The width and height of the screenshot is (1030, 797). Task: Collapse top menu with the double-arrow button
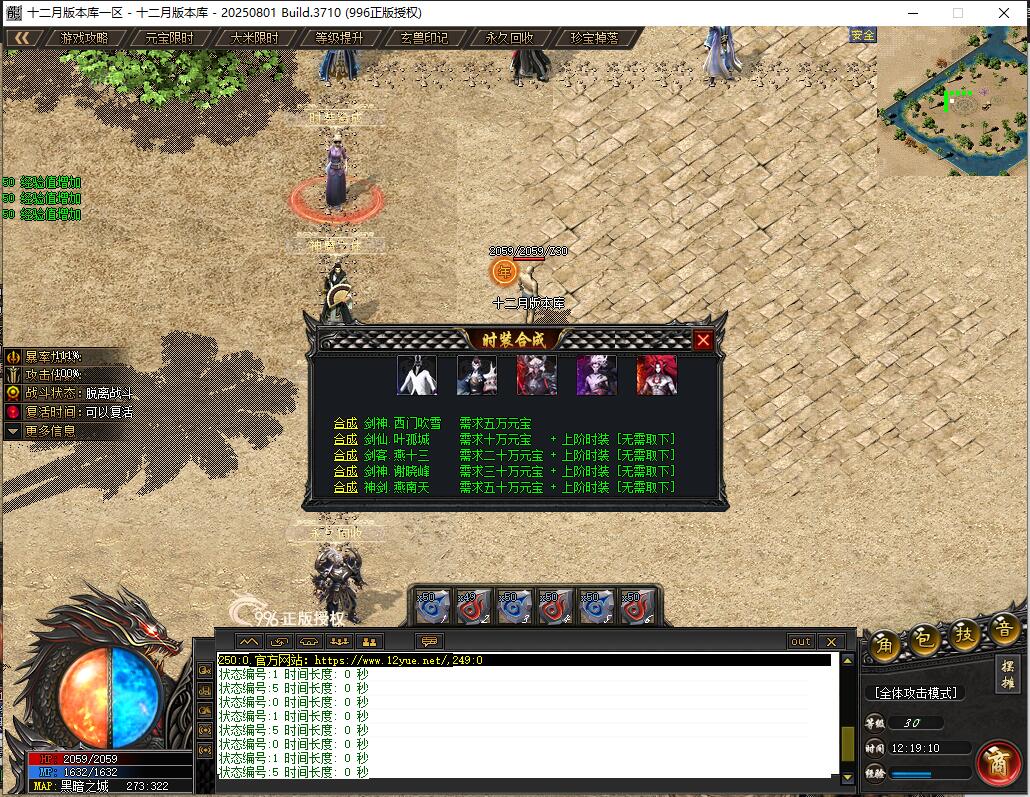click(22, 38)
